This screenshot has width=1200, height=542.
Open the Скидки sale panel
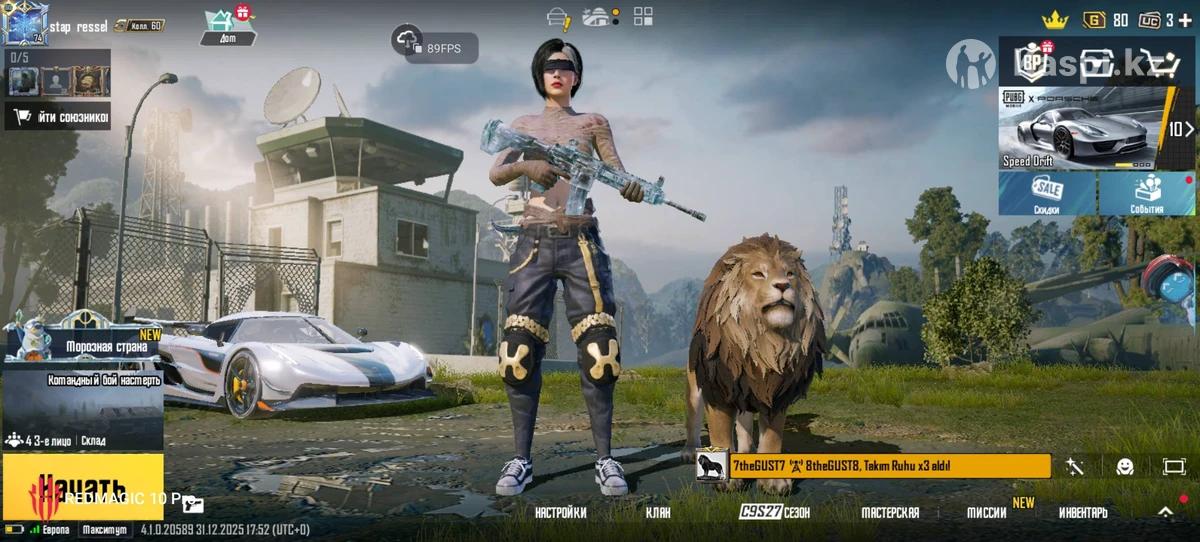[x=1047, y=194]
